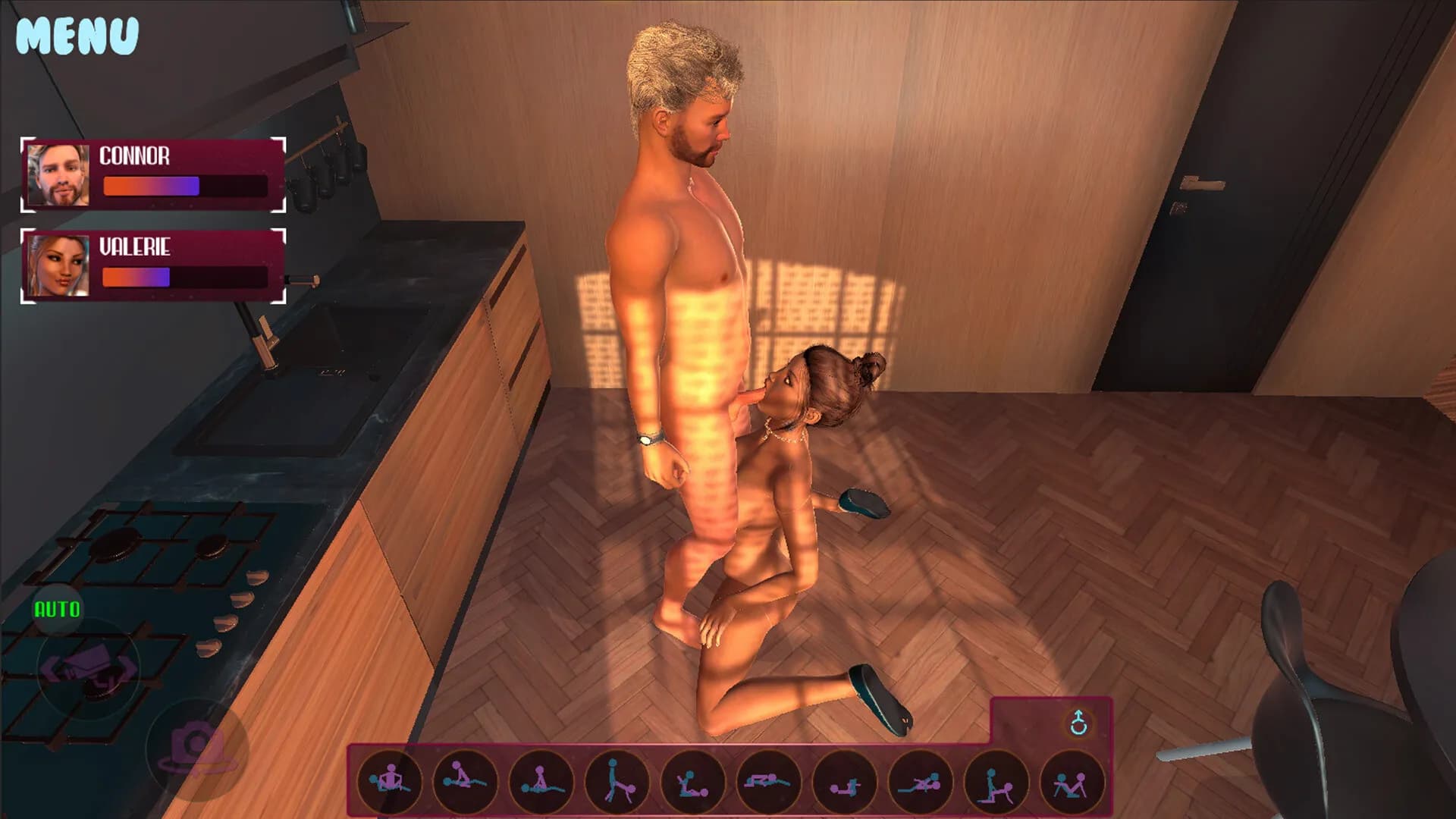Toggle AUTO mode off
1456x819 pixels.
(x=57, y=607)
